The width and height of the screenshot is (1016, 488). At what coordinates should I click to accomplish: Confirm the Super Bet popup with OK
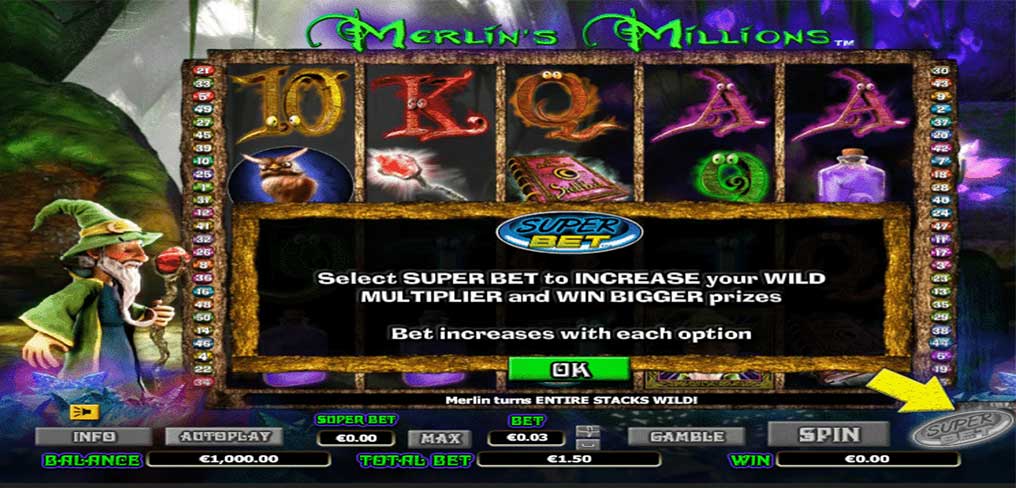pos(568,369)
